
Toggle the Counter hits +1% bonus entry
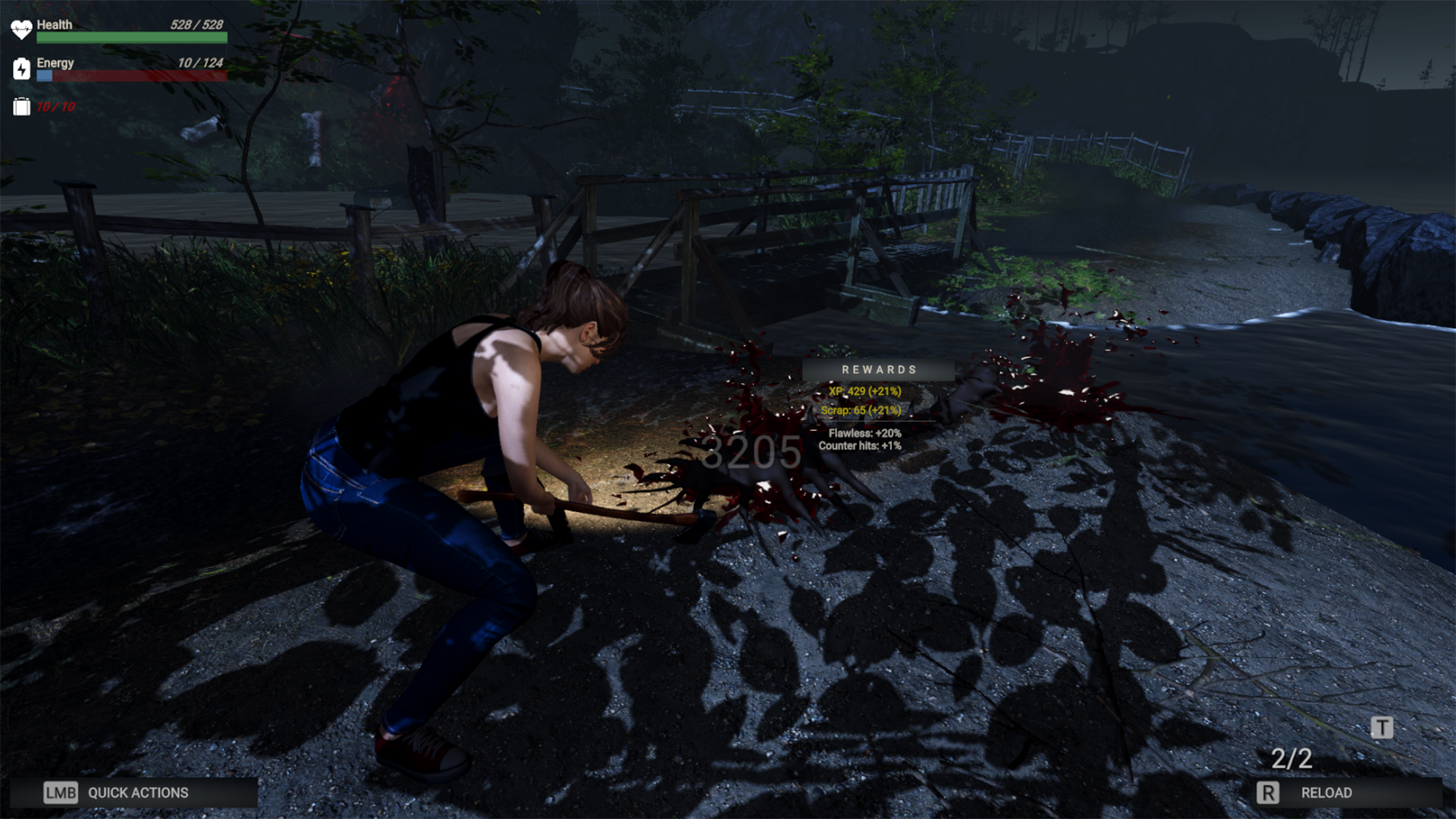[x=859, y=447]
